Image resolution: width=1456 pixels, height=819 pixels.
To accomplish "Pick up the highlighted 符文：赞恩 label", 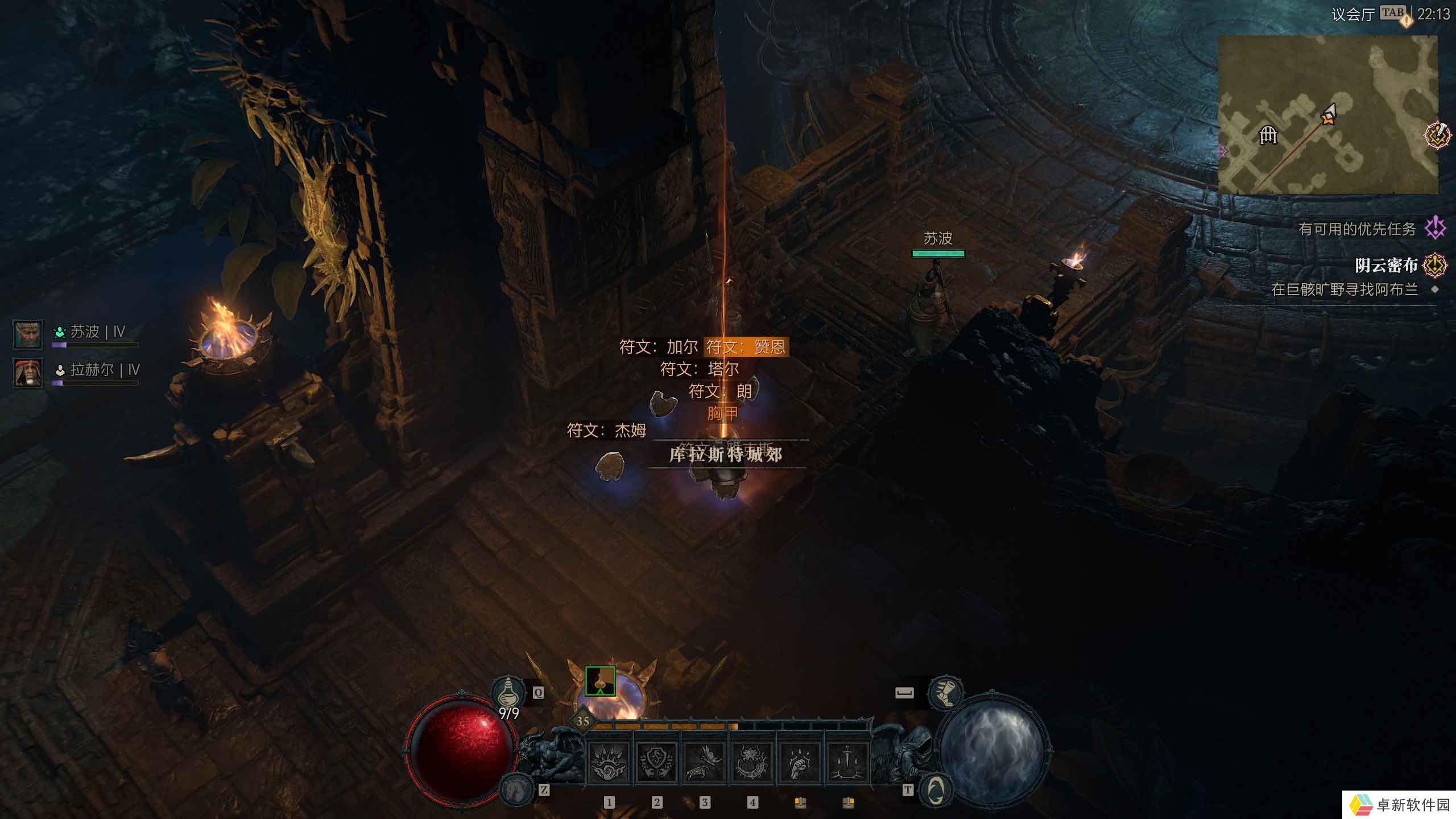I will click(746, 346).
